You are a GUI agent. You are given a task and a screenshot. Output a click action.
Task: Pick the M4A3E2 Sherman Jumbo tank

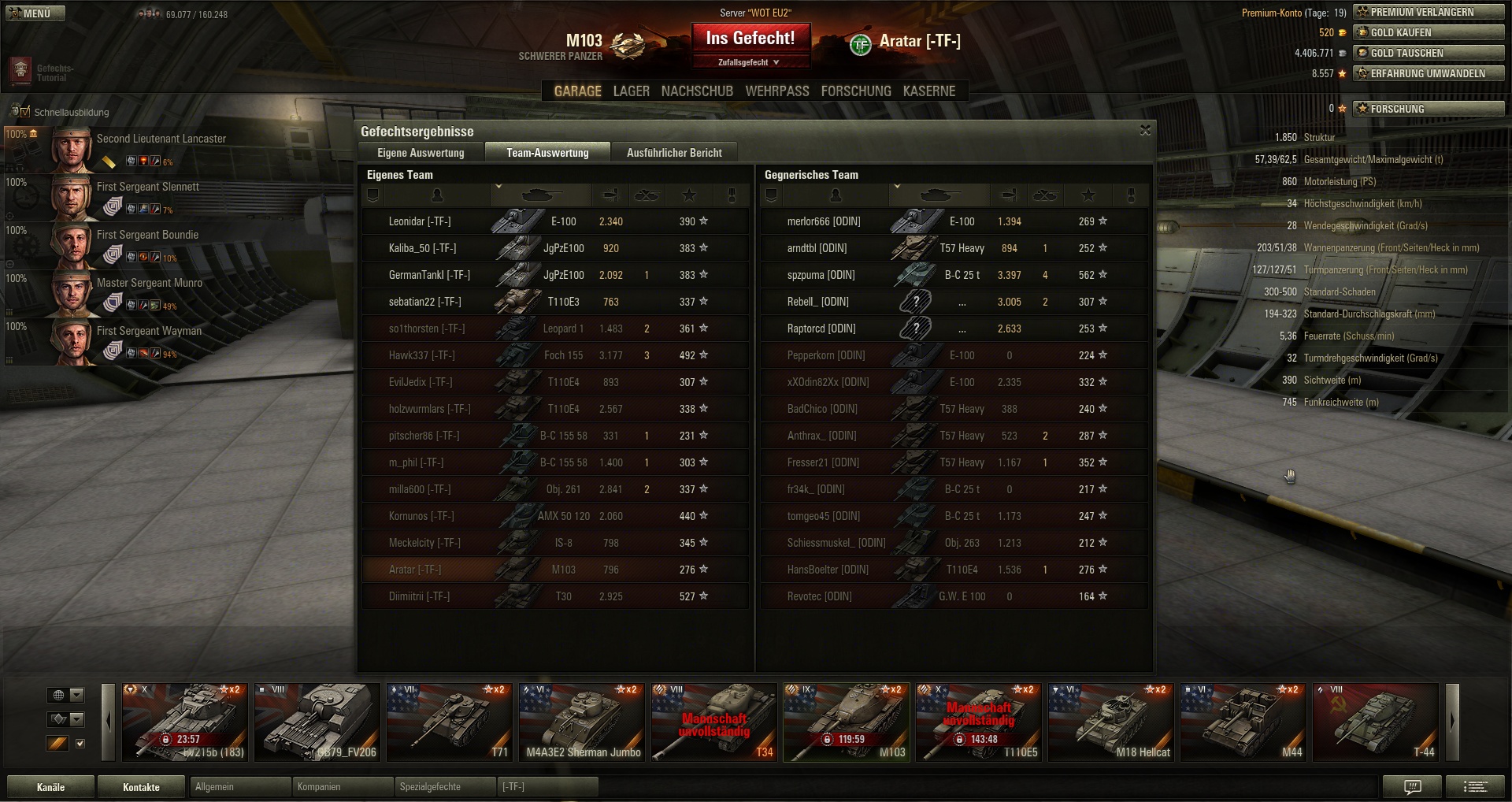pos(583,722)
